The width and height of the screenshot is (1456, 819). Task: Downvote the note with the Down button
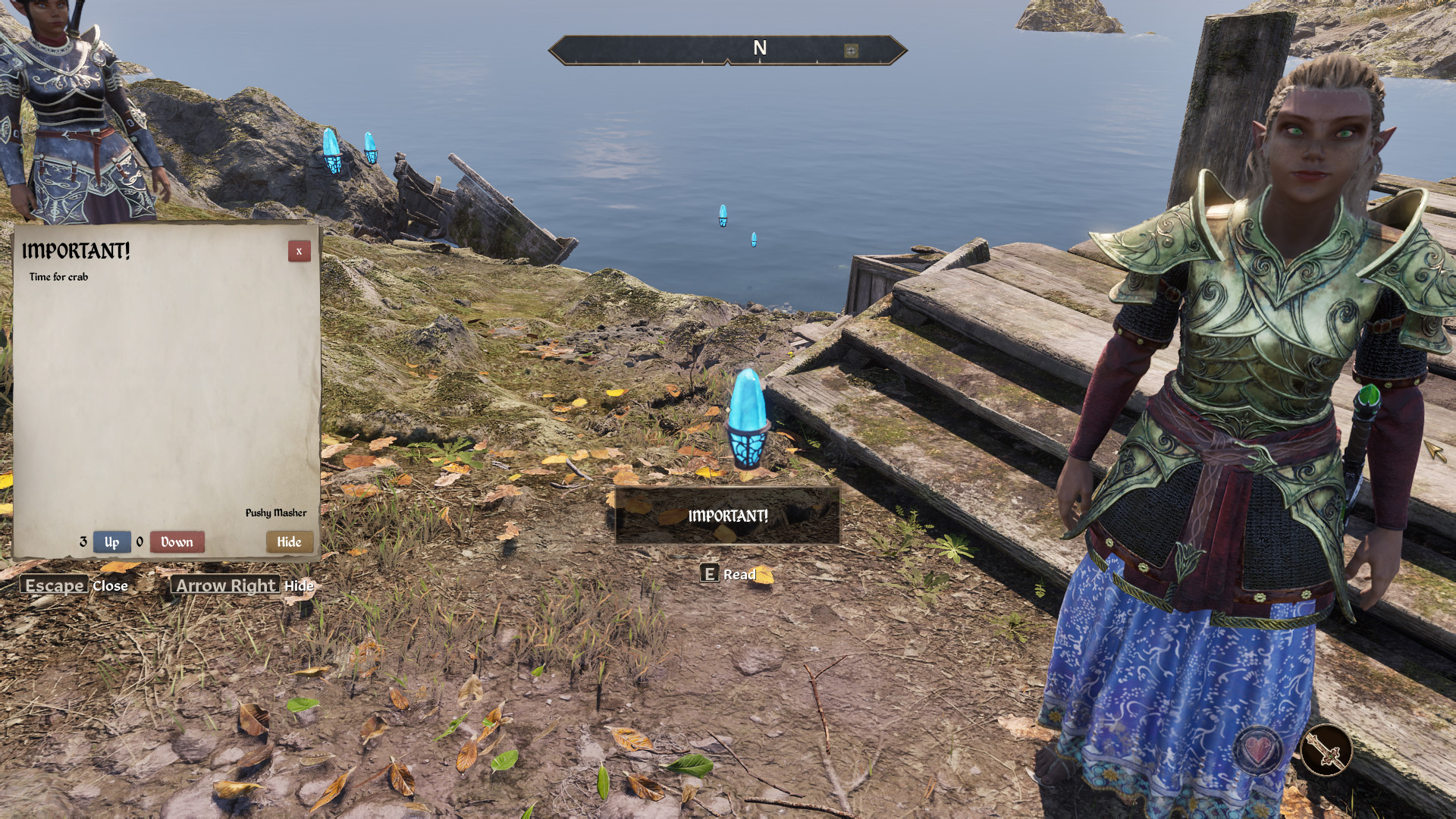(x=177, y=541)
